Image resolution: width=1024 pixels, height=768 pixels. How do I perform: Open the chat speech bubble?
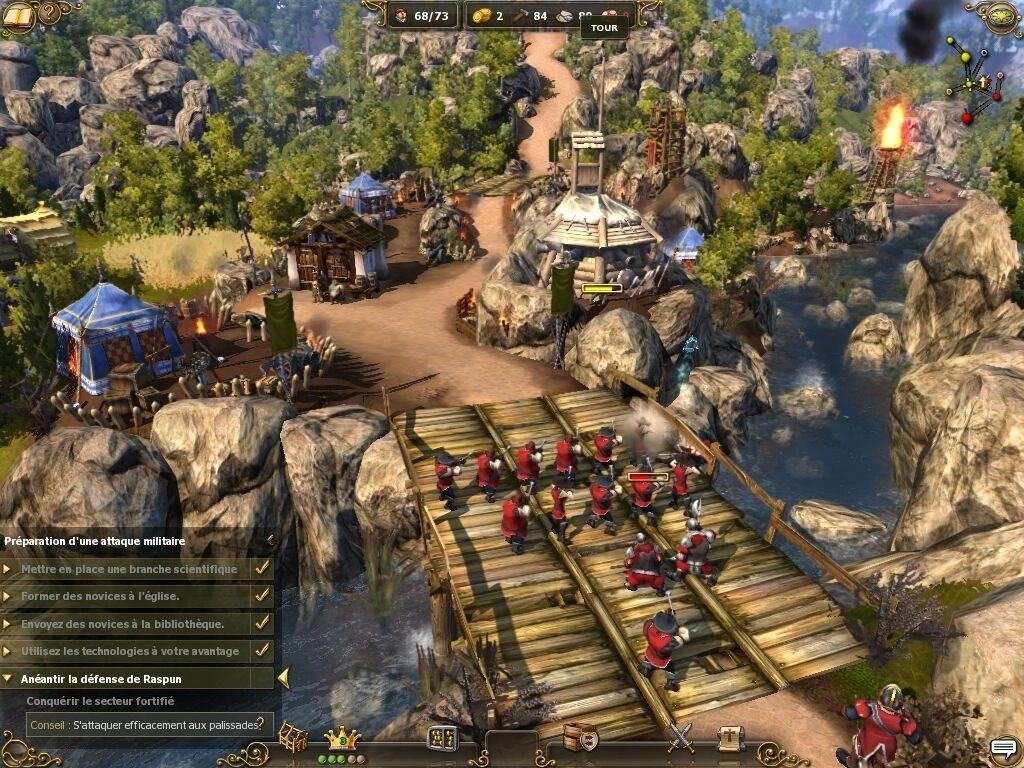[x=1003, y=748]
